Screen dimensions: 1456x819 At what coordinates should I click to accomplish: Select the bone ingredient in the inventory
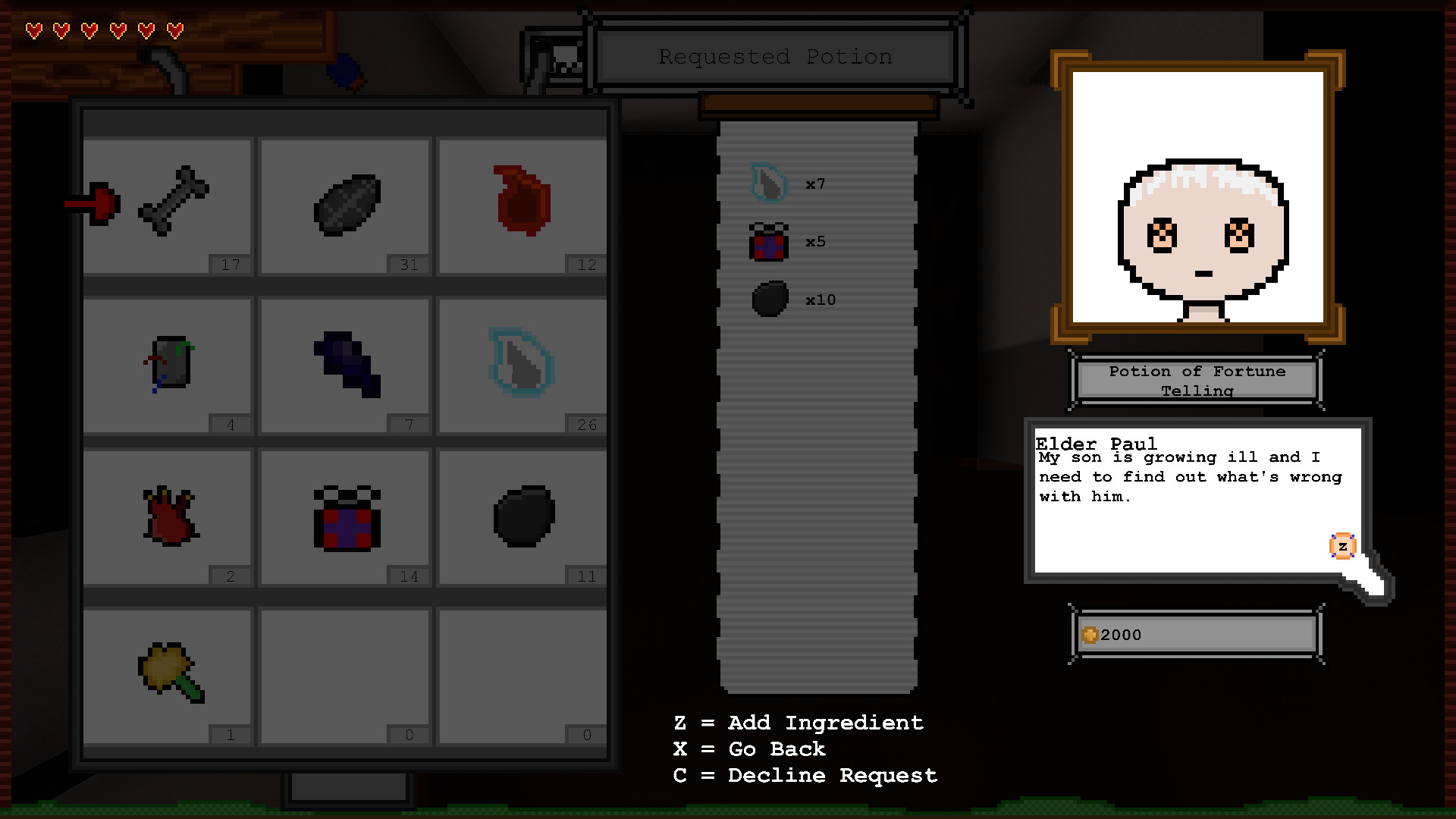(x=174, y=203)
